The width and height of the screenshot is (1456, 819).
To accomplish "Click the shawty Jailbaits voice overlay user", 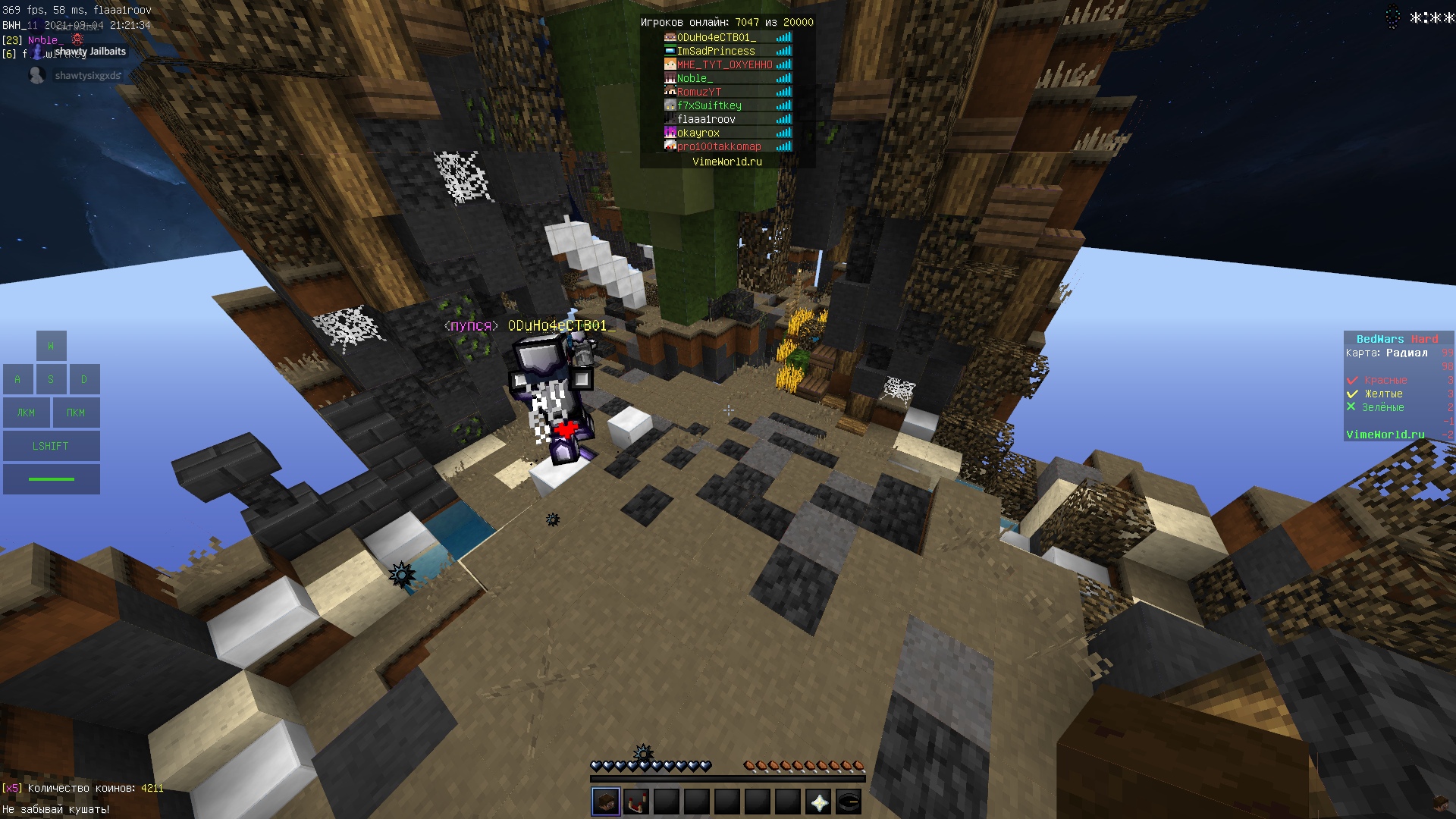I will (89, 52).
